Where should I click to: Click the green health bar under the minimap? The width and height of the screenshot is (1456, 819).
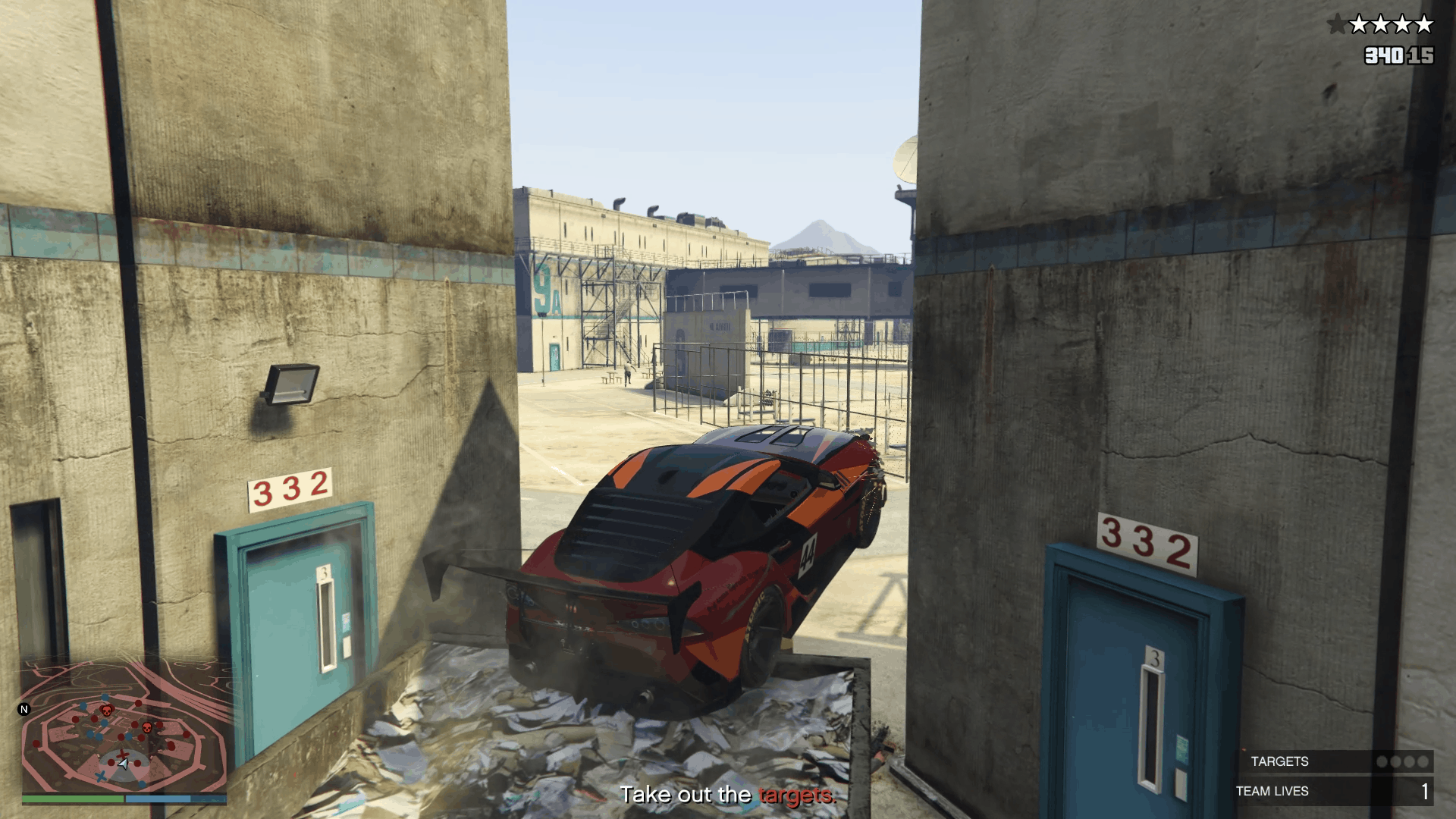coord(73,799)
